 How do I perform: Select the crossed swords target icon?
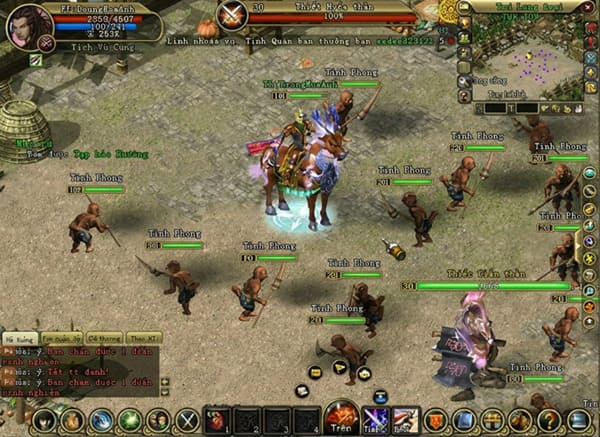point(233,14)
